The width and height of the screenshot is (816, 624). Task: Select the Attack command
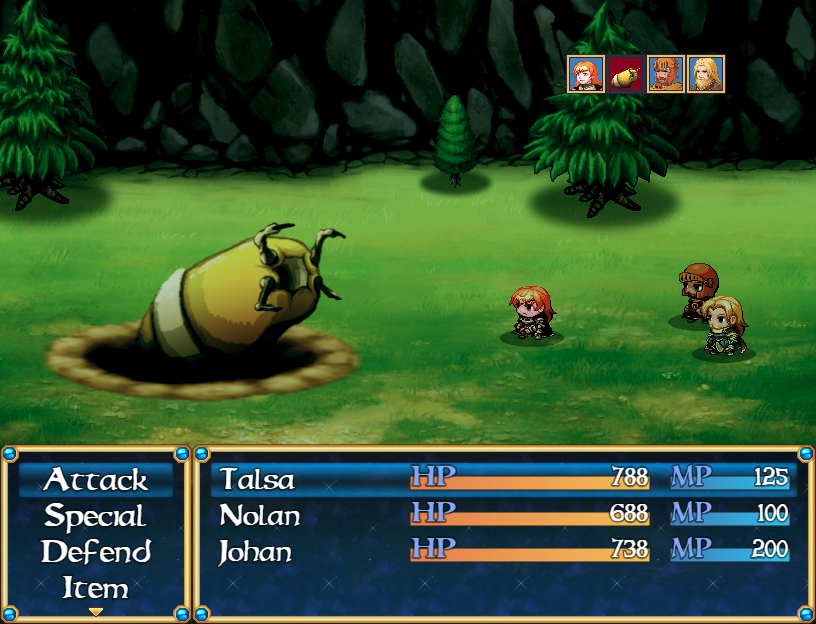pyautogui.click(x=96, y=480)
